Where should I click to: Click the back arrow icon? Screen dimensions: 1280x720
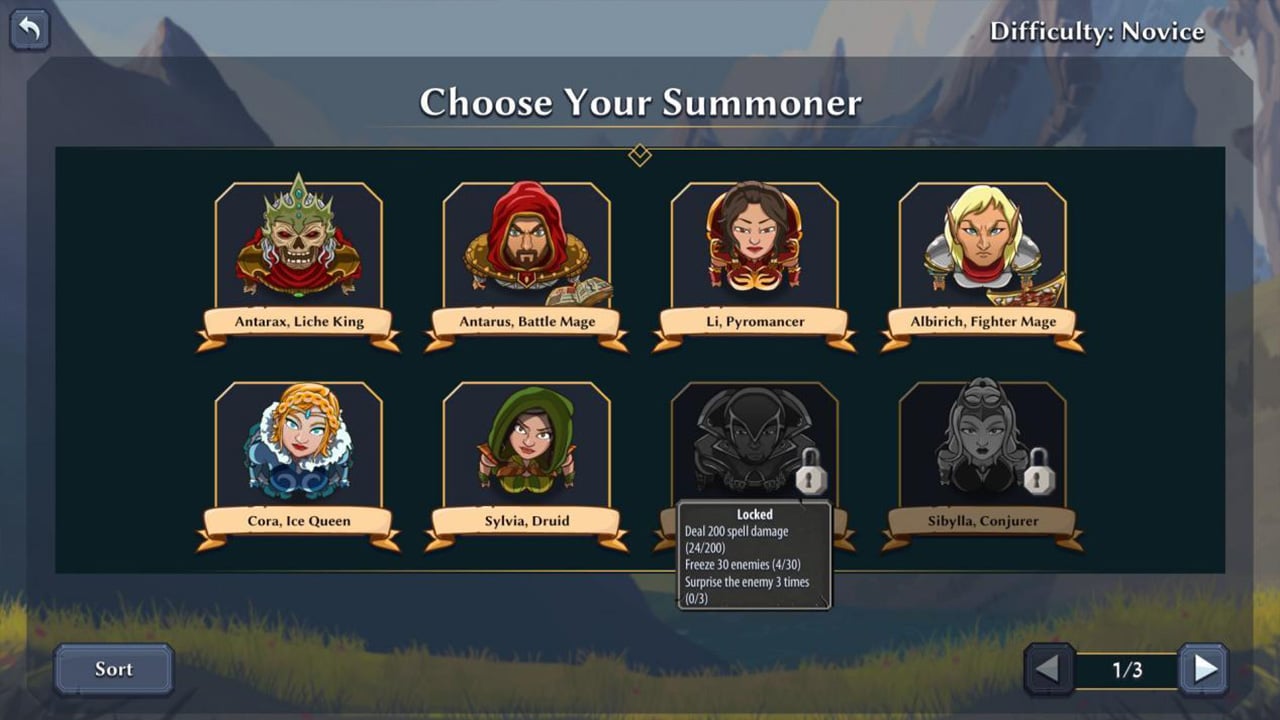coord(29,30)
